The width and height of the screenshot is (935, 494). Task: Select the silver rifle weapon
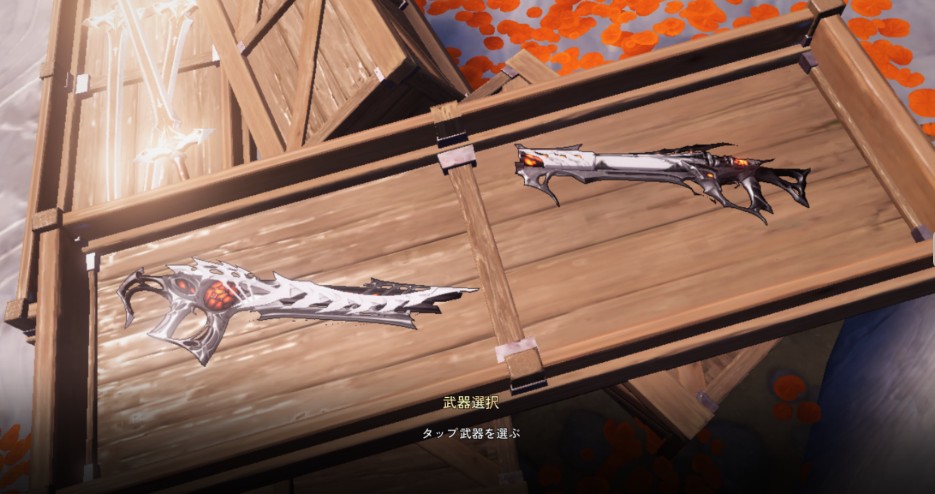pos(660,176)
